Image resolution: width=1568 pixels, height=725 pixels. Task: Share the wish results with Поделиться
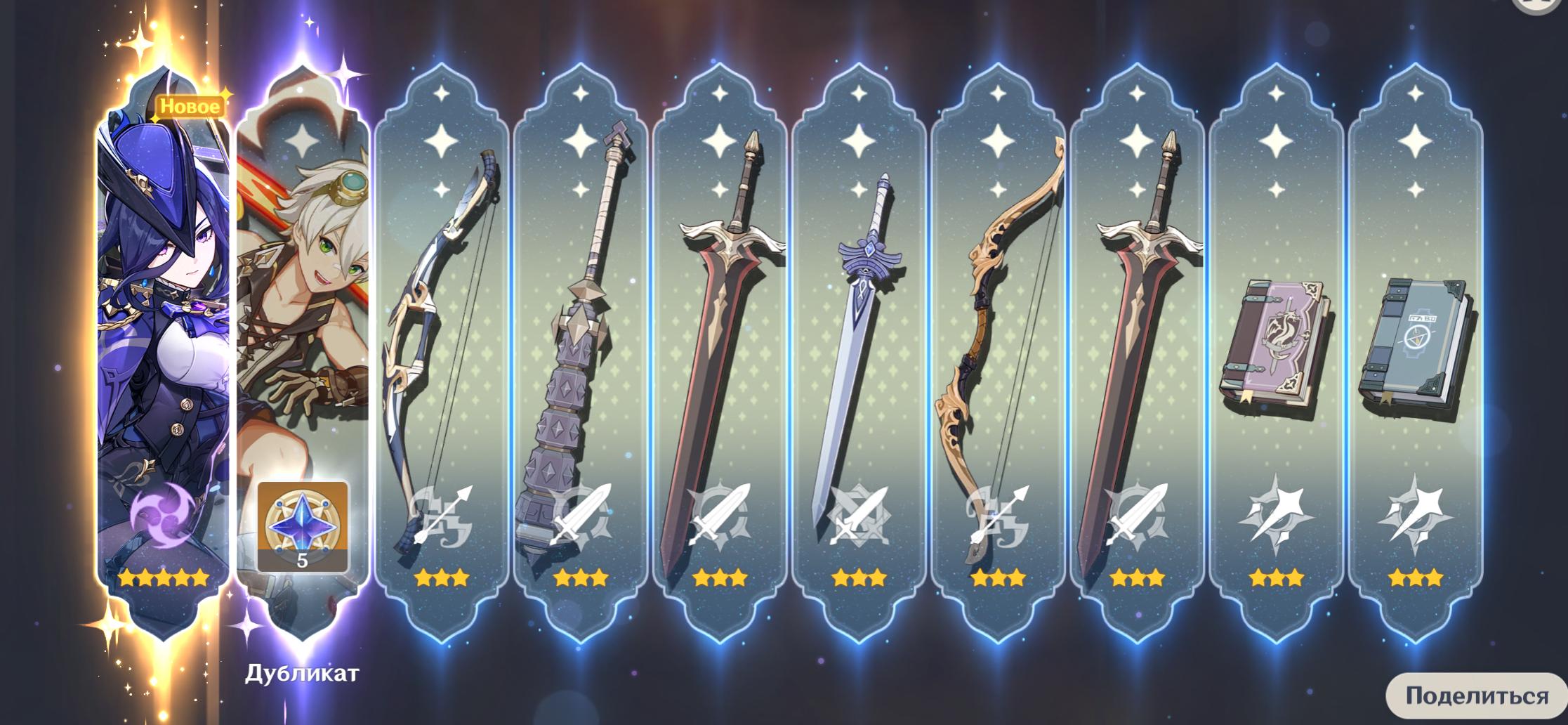[1476, 695]
